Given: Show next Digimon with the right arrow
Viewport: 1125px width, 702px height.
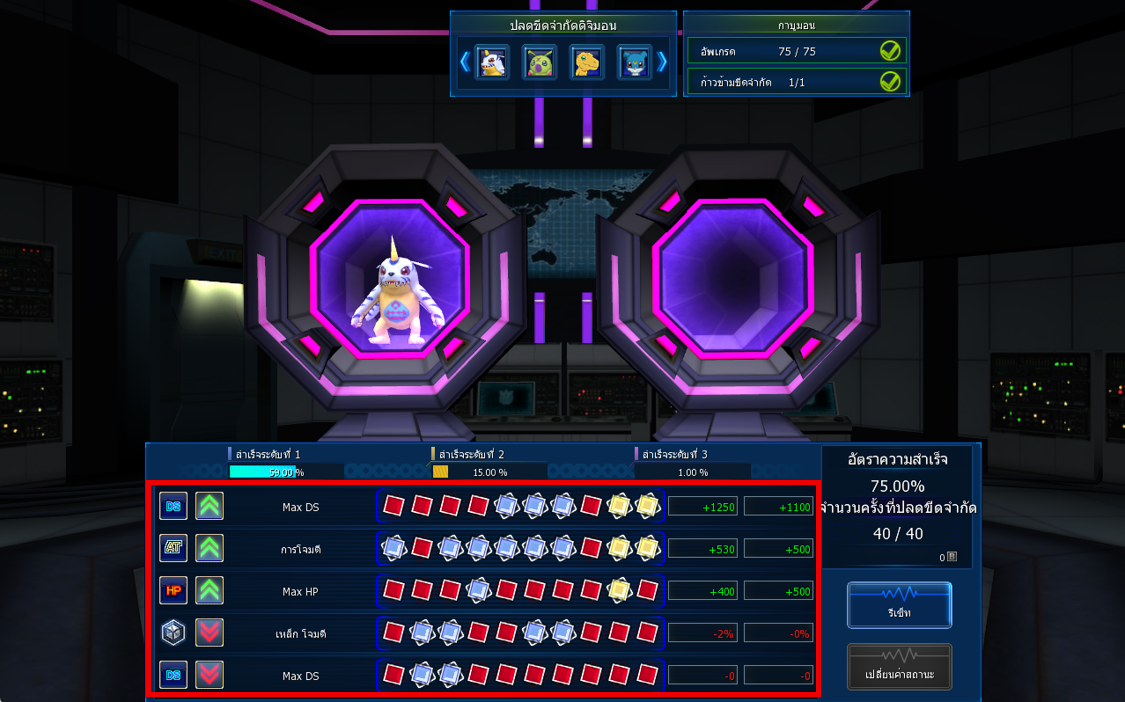Looking at the screenshot, I should [662, 62].
